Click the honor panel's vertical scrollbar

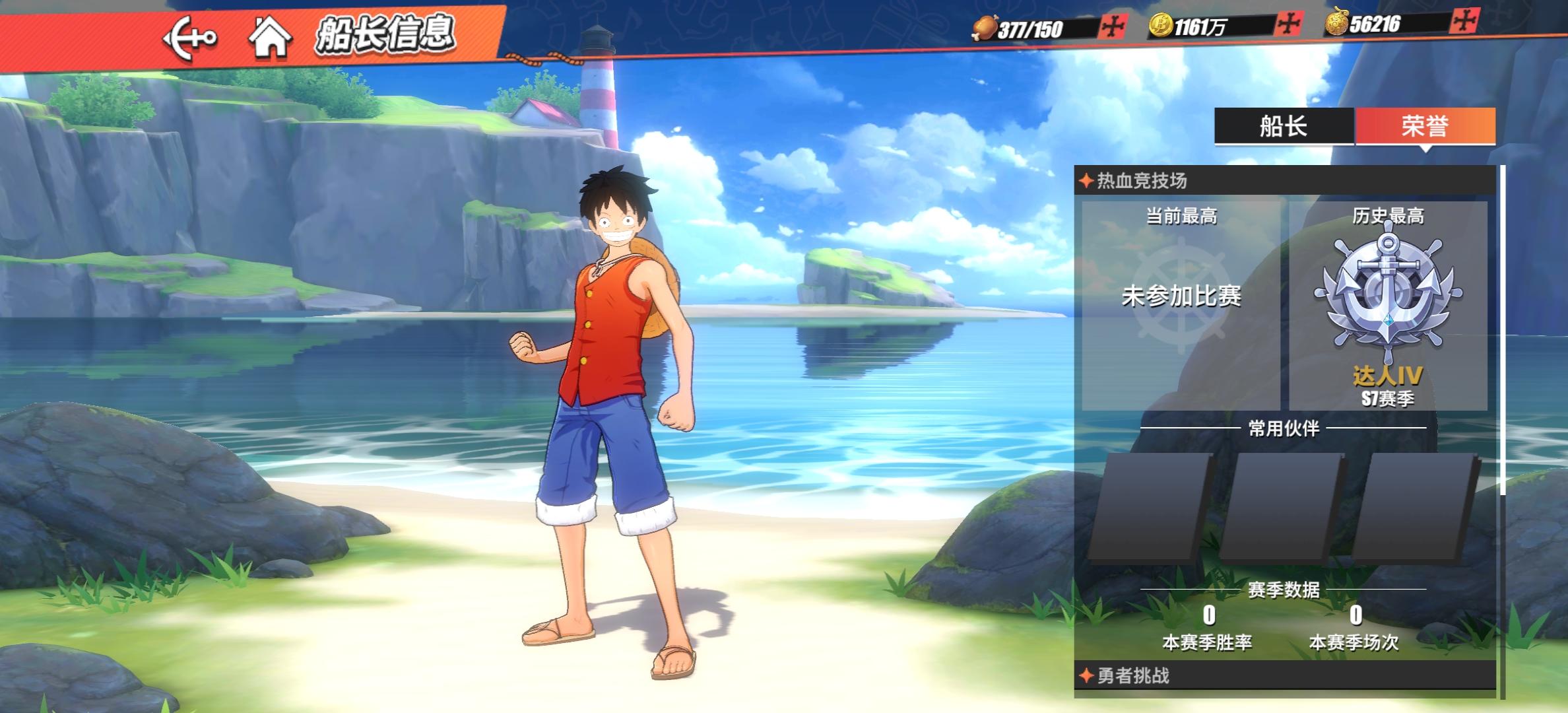(x=1503, y=330)
